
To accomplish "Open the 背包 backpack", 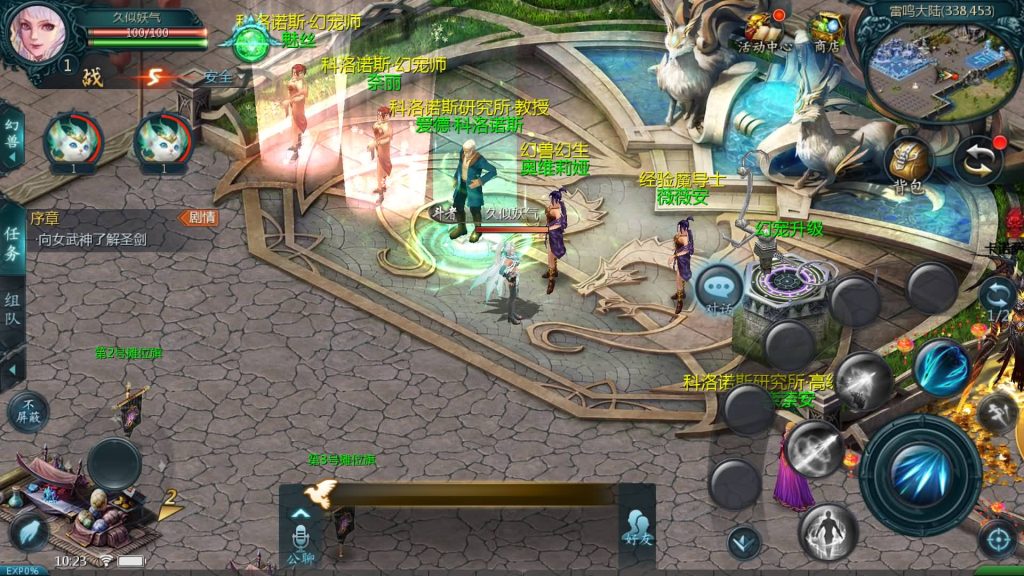I will coord(908,163).
